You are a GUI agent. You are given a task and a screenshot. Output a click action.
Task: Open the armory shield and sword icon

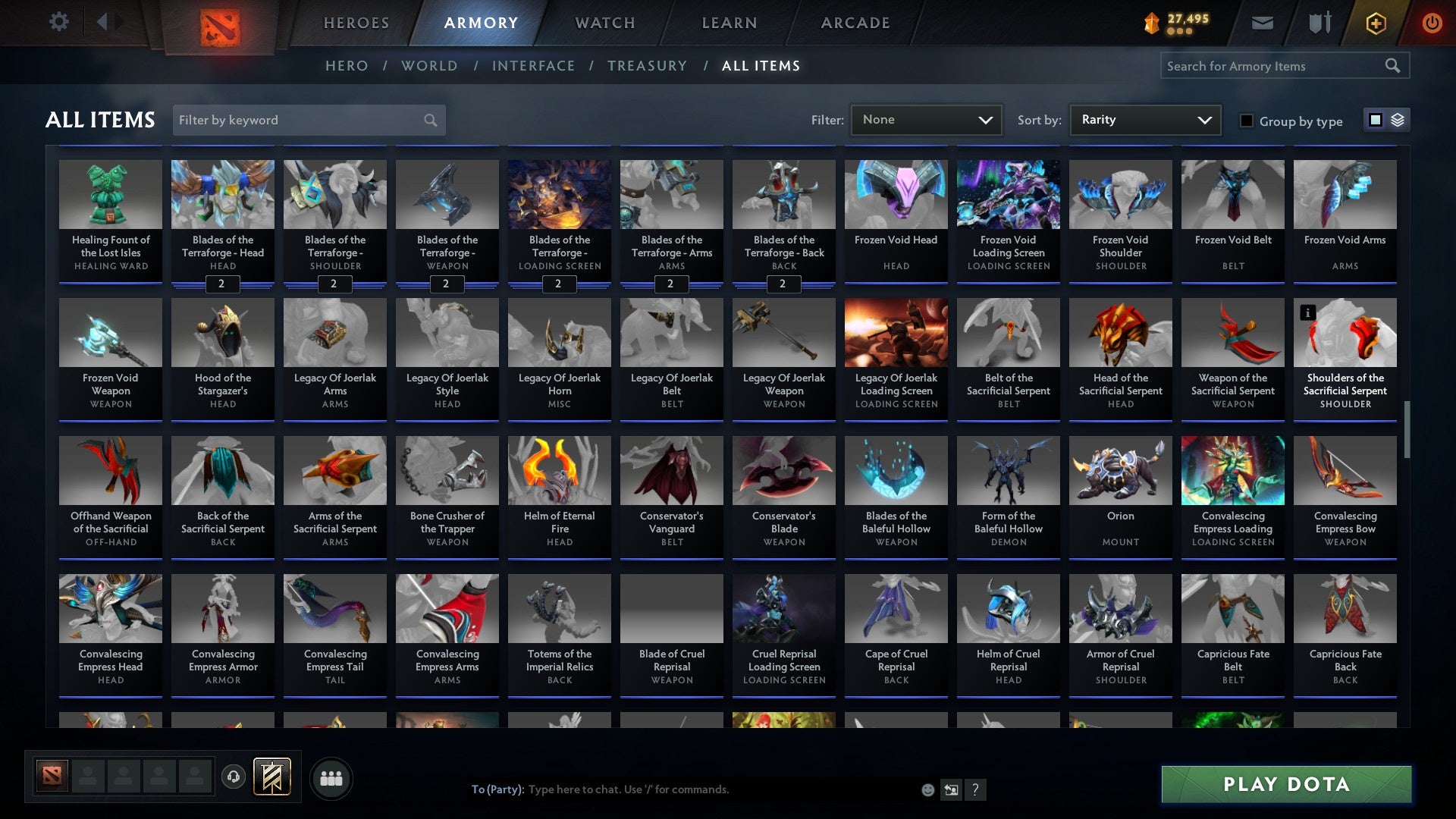[1319, 23]
